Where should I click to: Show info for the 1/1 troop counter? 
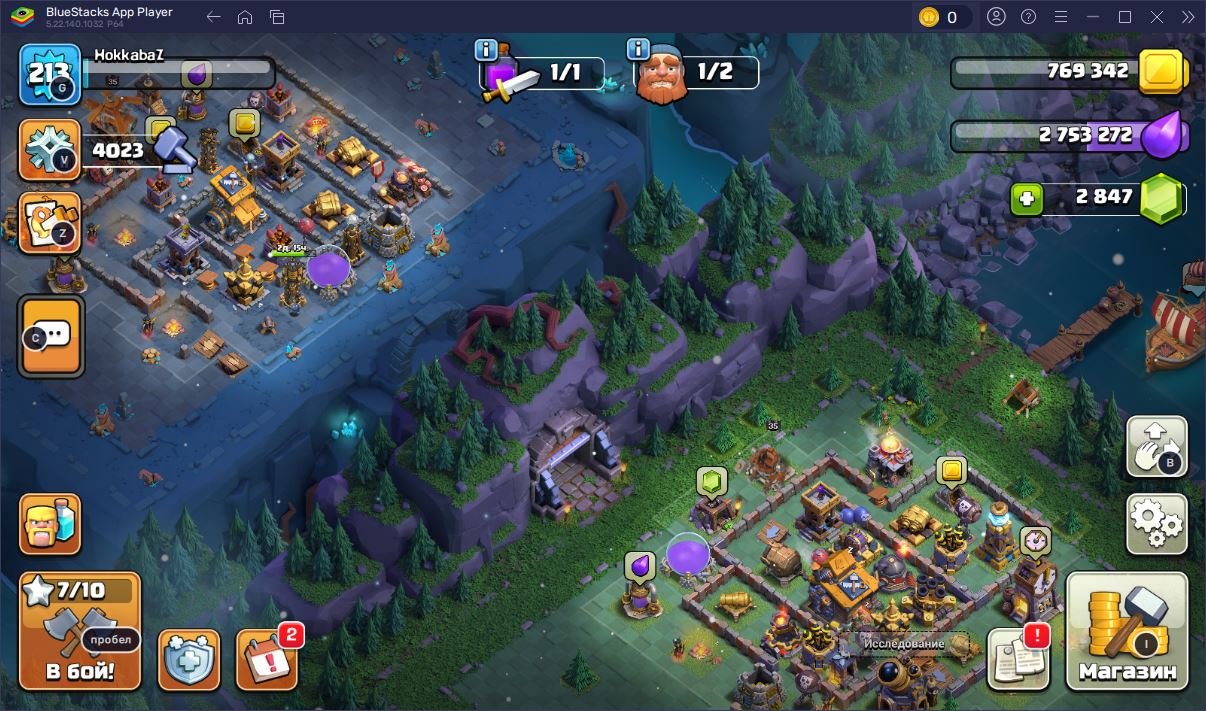486,49
